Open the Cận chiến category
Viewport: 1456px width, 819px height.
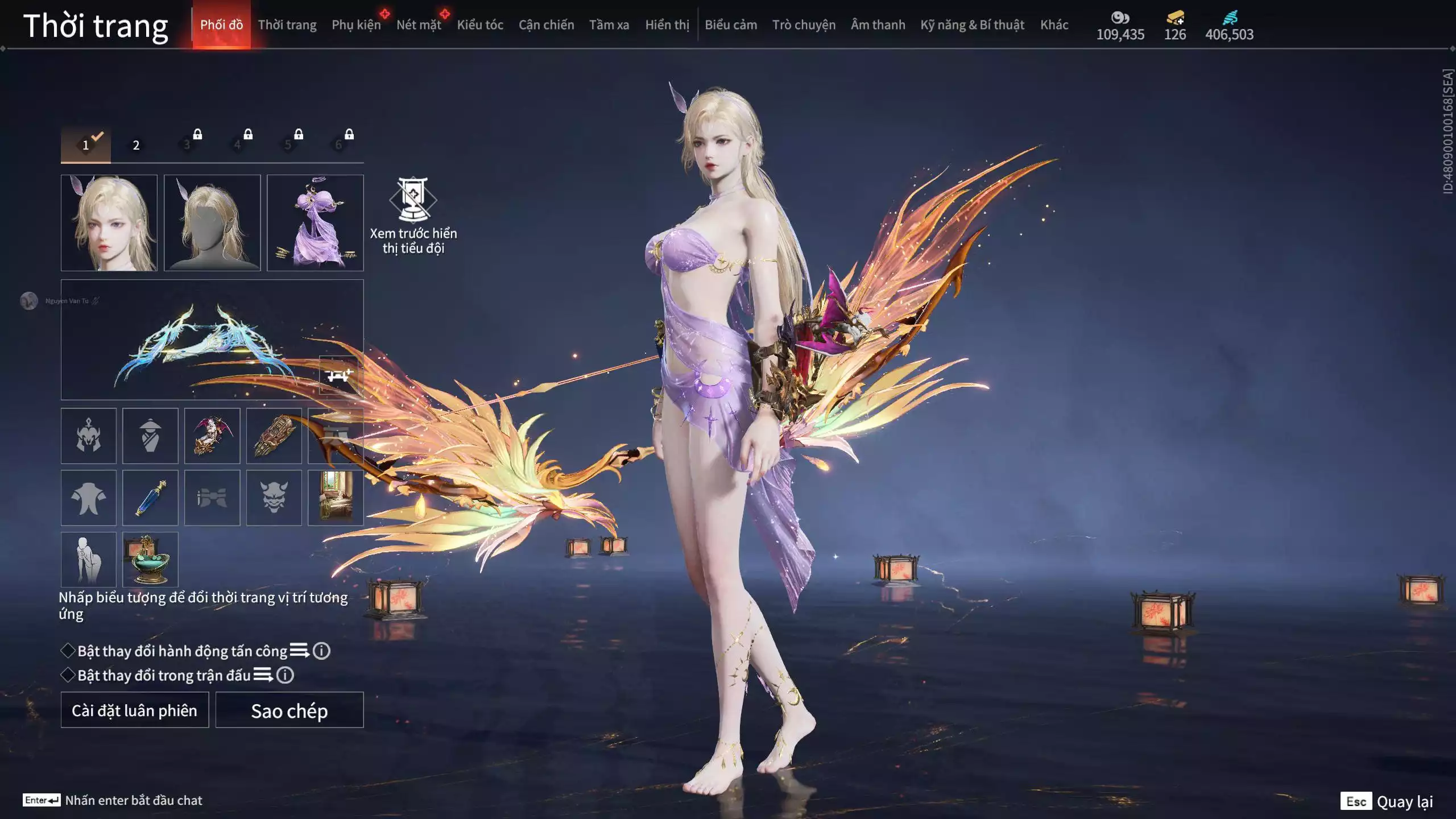546,25
